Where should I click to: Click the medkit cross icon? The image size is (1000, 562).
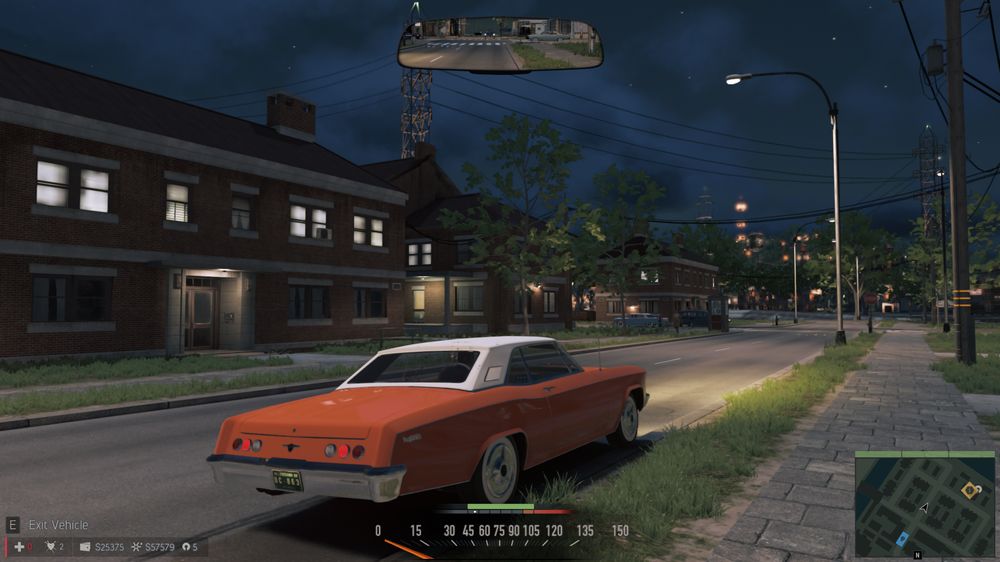click(17, 547)
